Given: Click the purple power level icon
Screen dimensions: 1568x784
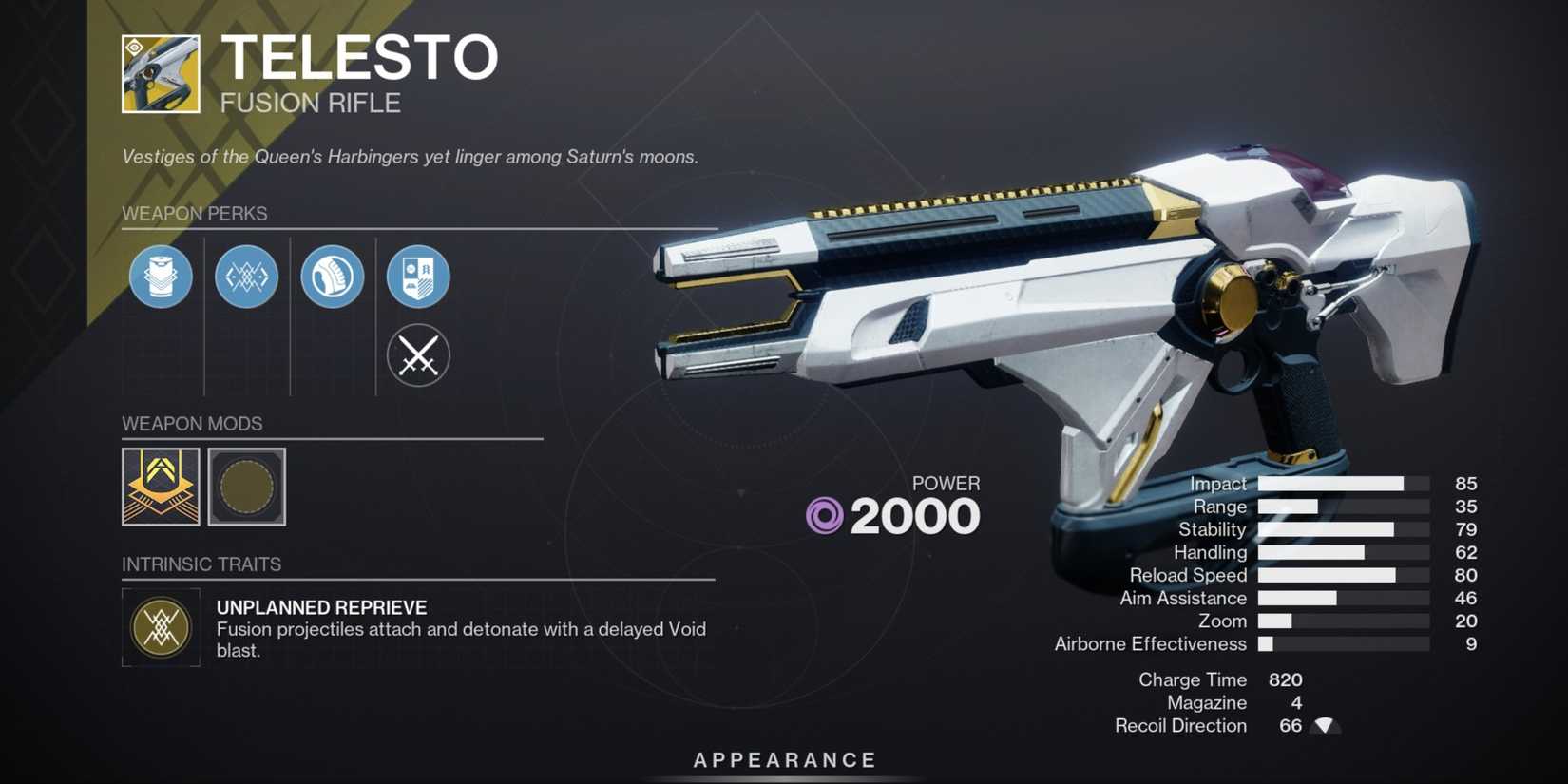Looking at the screenshot, I should tap(823, 516).
